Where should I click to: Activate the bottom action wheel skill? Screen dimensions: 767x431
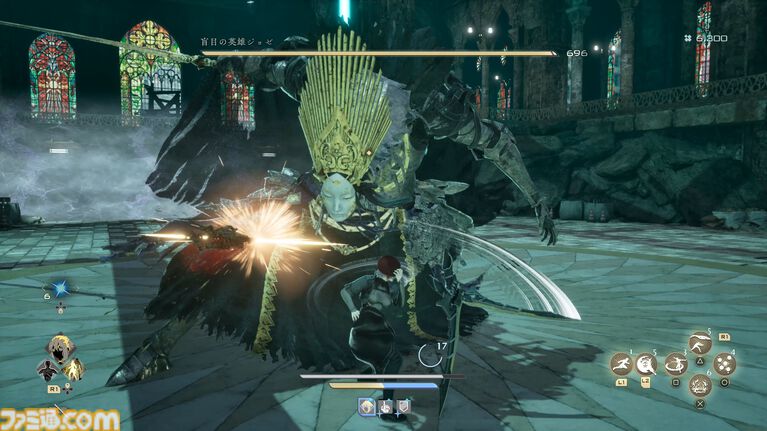click(x=701, y=386)
